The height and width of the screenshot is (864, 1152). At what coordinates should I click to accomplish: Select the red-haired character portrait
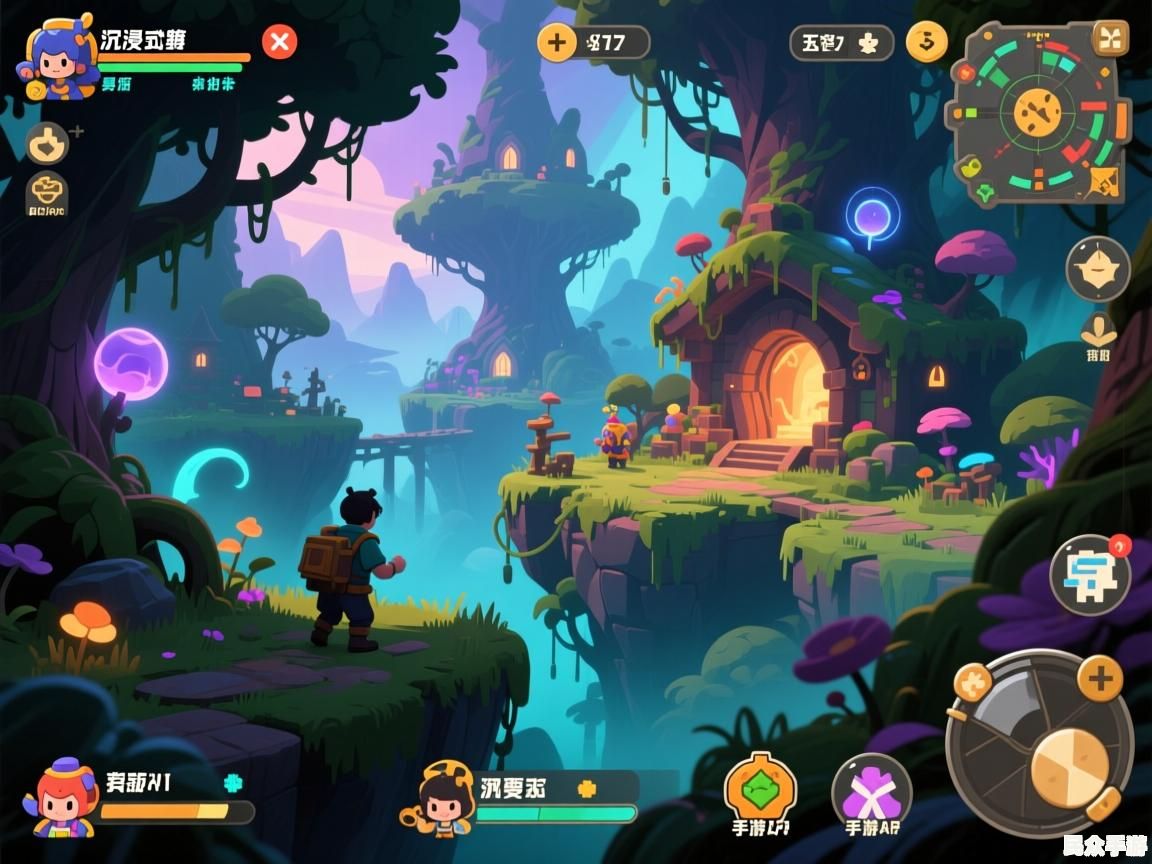65,798
